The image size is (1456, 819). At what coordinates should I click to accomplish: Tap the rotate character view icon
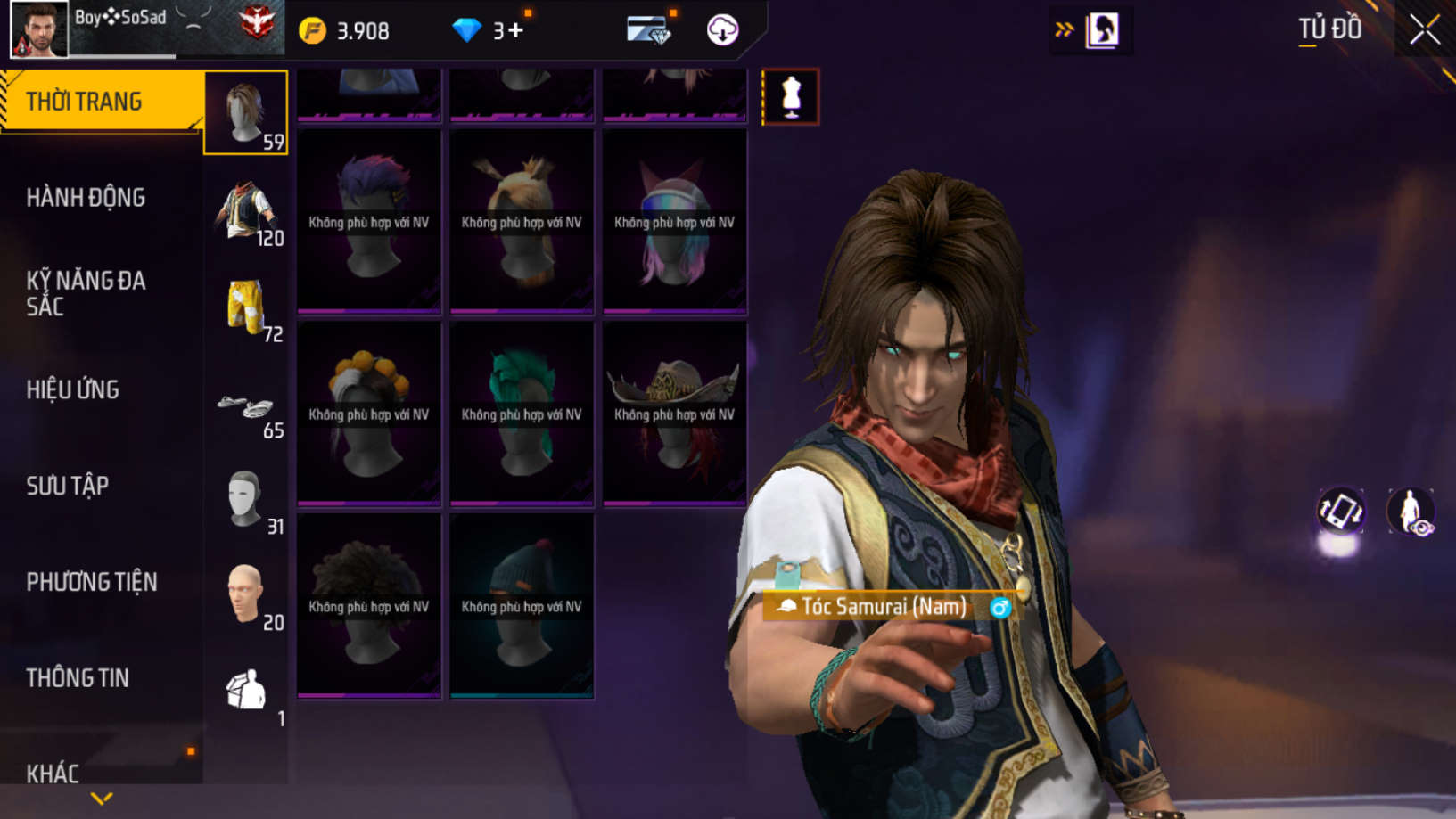tap(1340, 512)
